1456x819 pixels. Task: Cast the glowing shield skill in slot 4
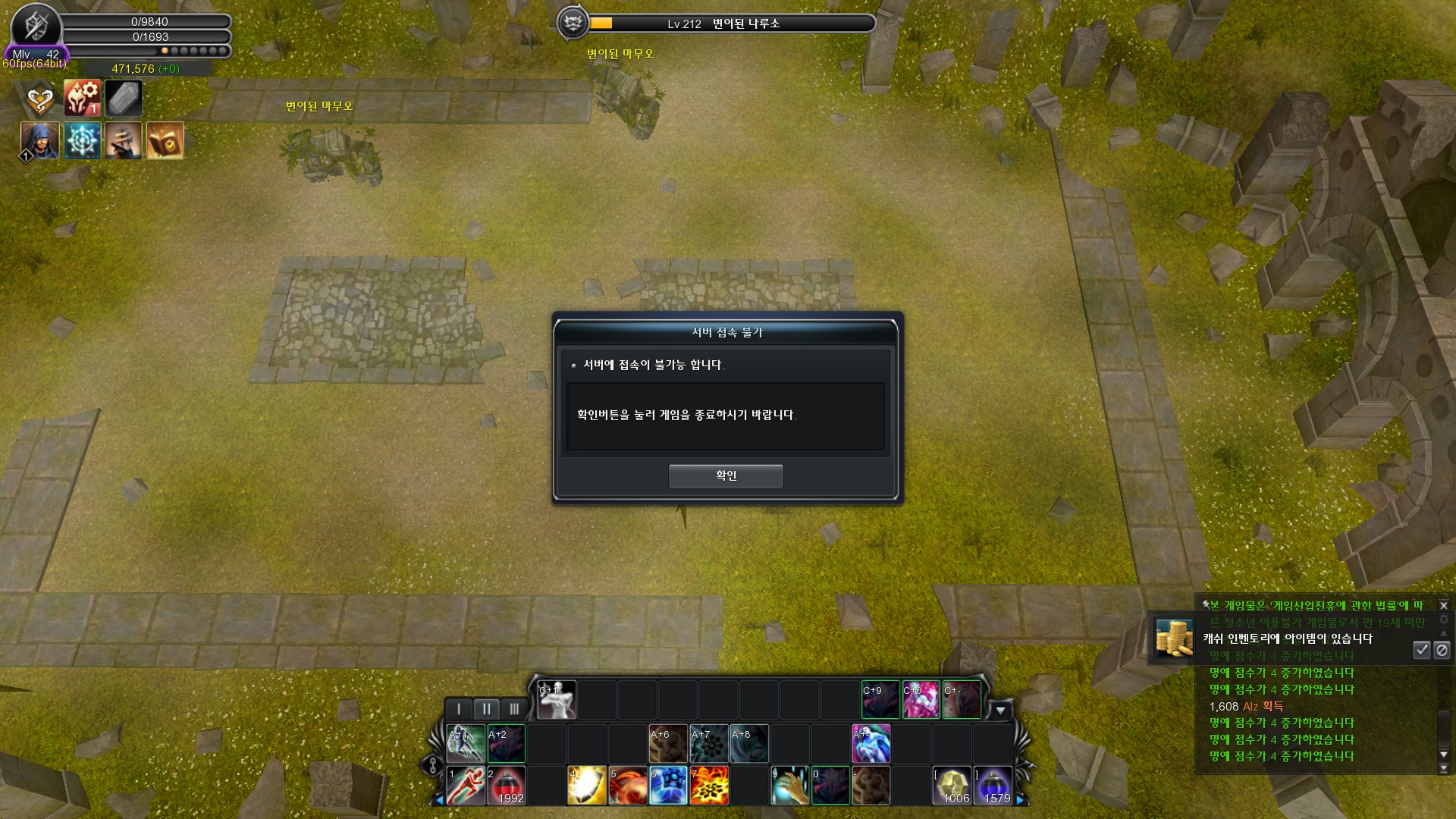point(587,785)
